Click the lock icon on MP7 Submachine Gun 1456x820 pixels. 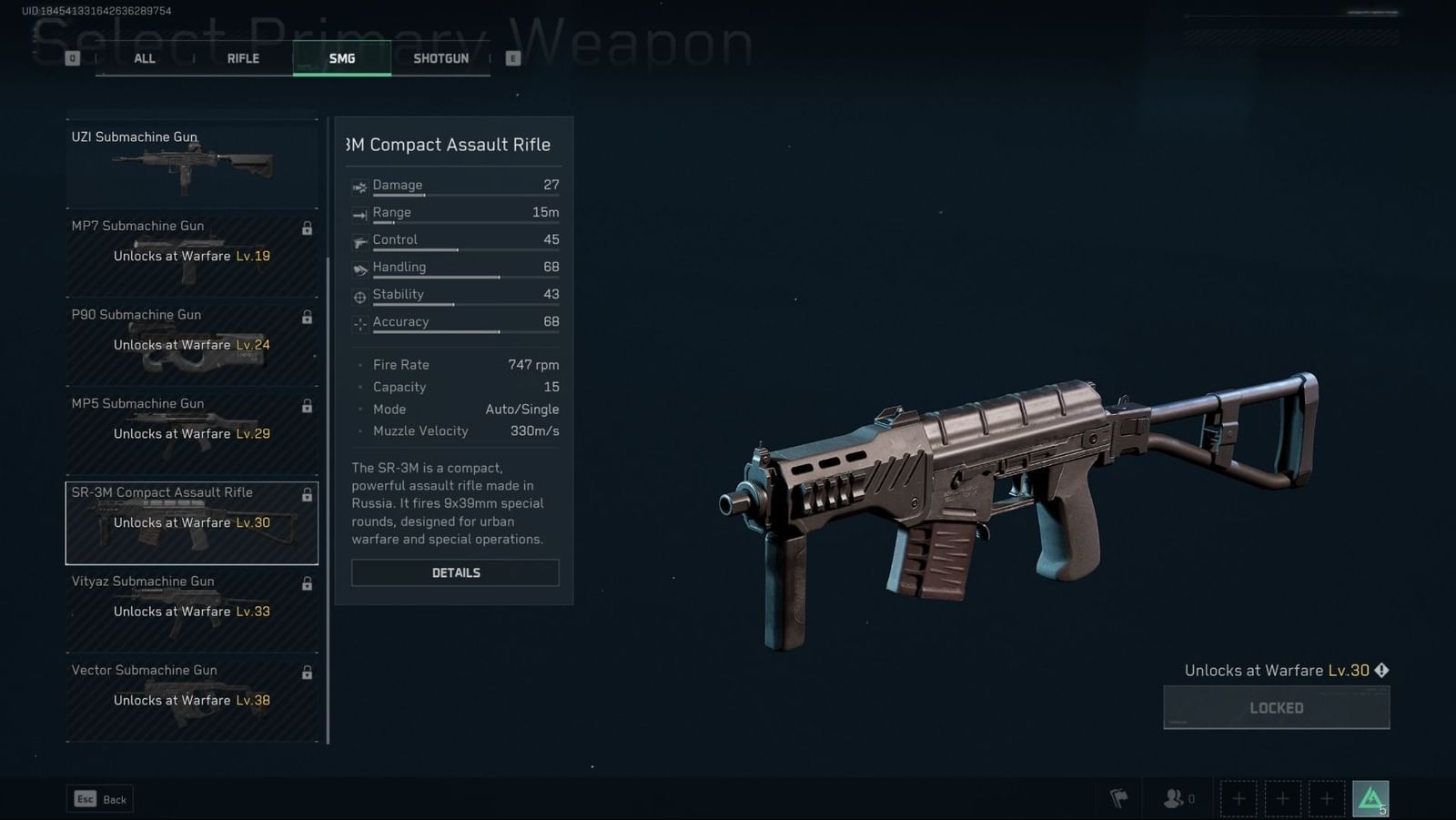(308, 228)
